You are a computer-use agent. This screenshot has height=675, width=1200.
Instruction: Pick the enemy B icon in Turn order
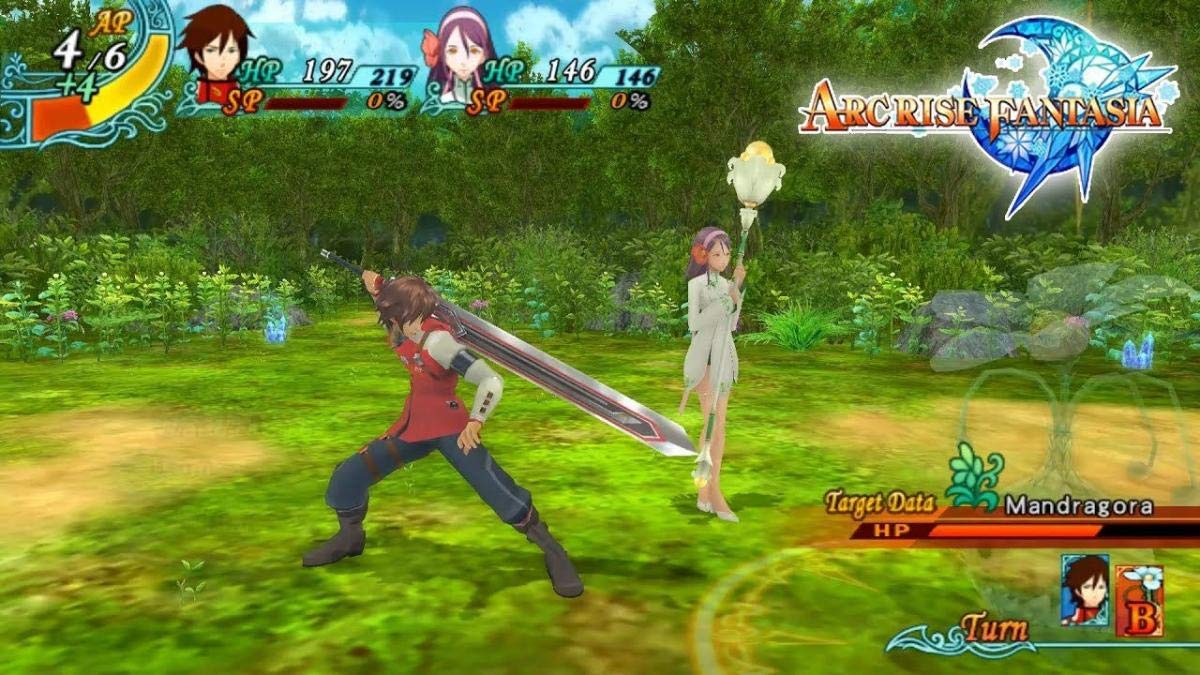(1139, 600)
